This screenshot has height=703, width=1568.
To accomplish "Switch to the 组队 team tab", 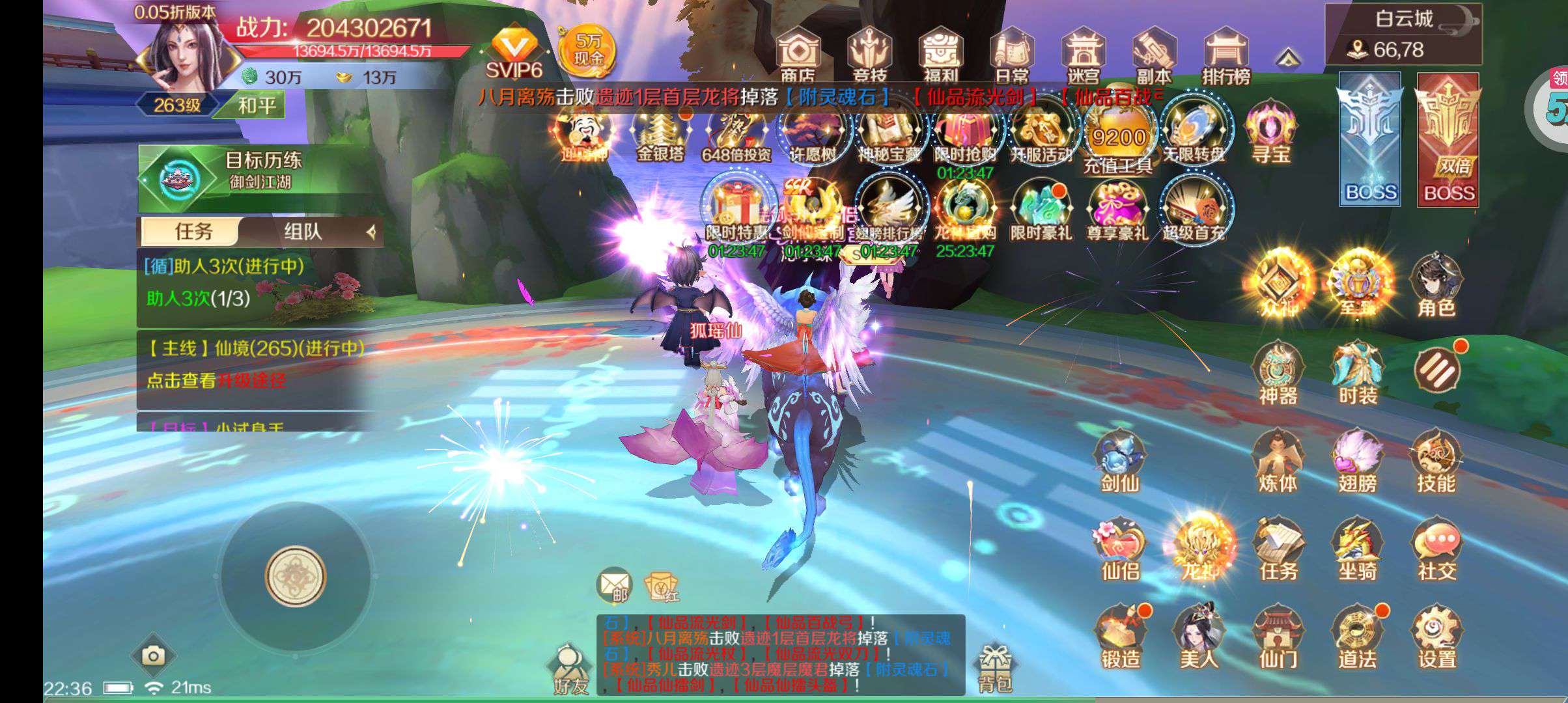I will (x=303, y=231).
